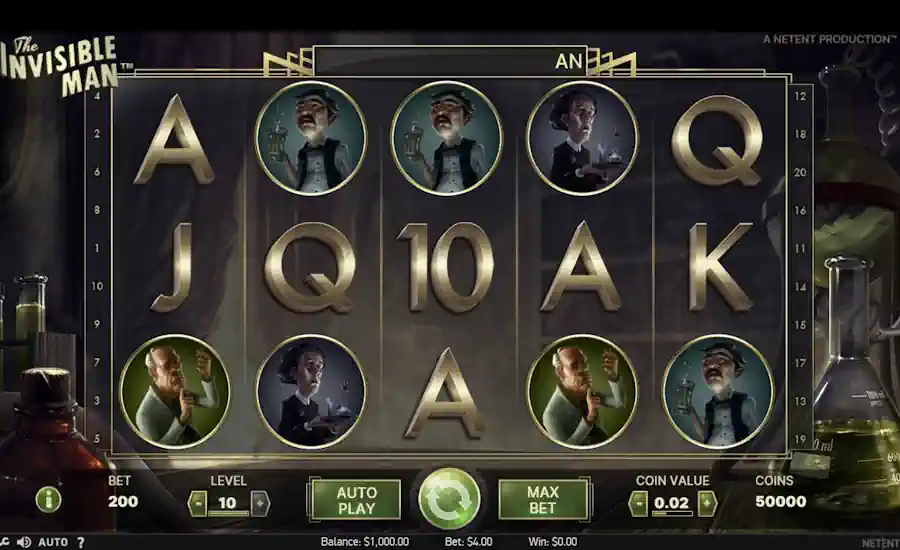Decrease the bet level
Image resolution: width=900 pixels, height=550 pixels.
click(x=197, y=503)
